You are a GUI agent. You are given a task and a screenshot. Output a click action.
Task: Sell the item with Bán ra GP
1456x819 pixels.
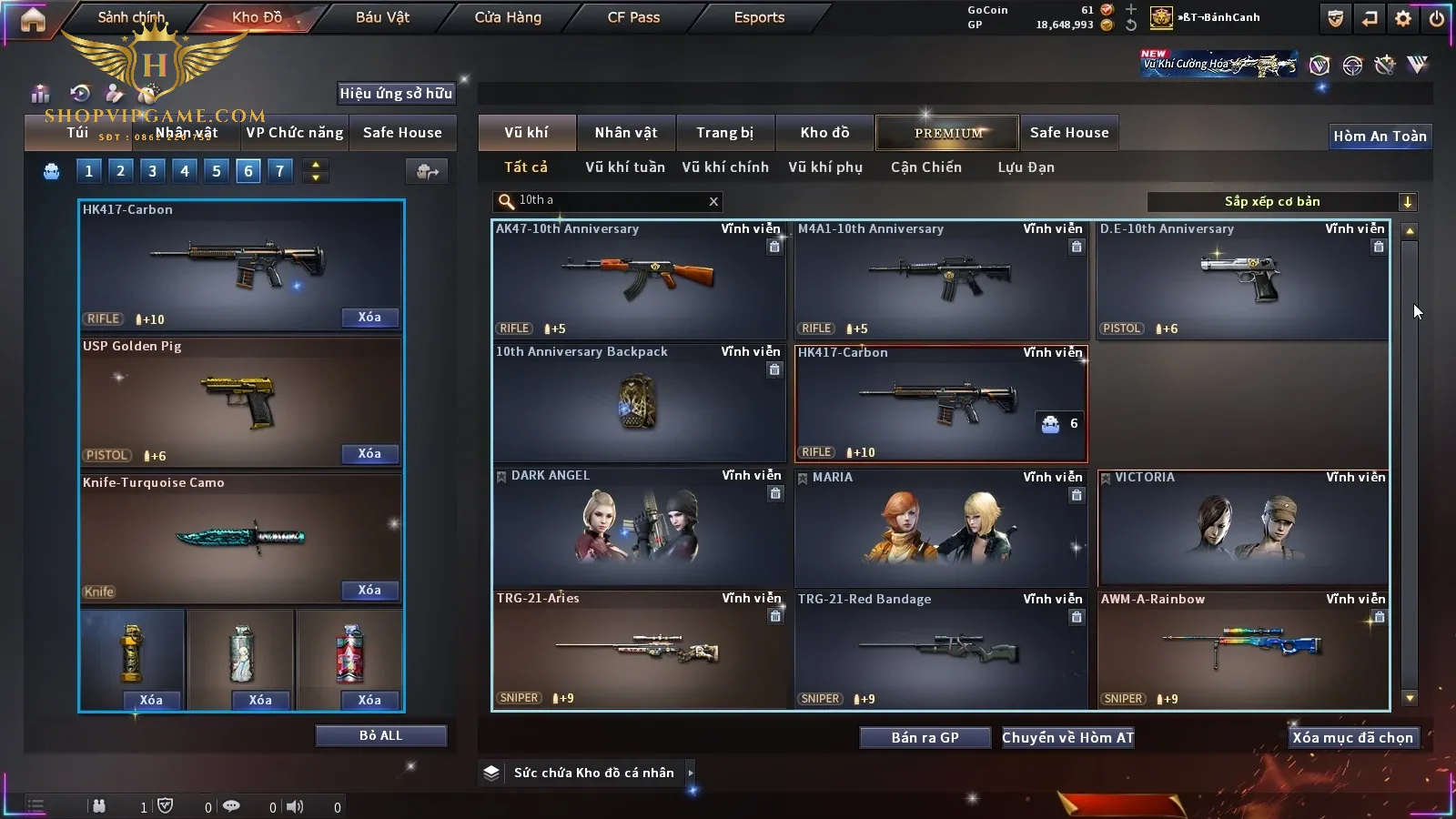(x=925, y=738)
